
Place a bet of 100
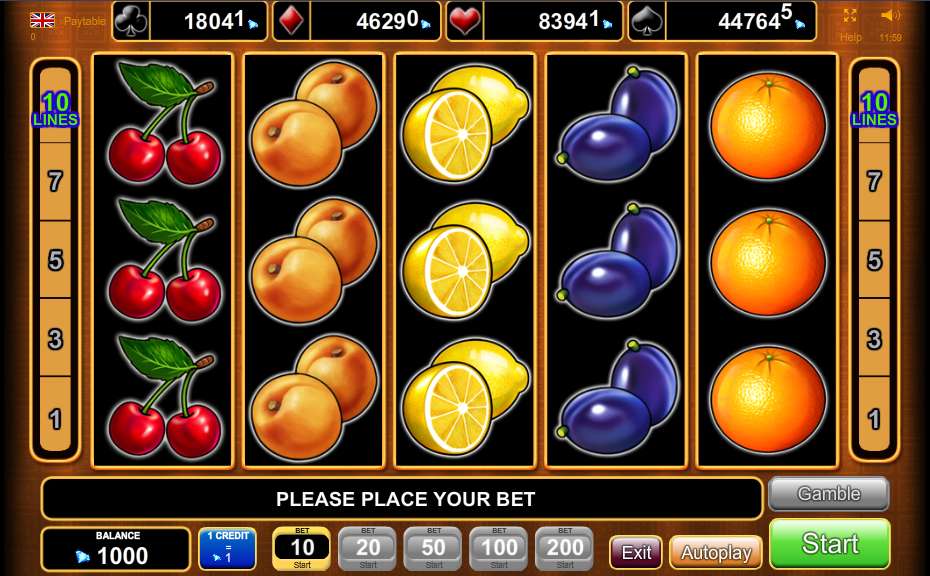pyautogui.click(x=499, y=548)
